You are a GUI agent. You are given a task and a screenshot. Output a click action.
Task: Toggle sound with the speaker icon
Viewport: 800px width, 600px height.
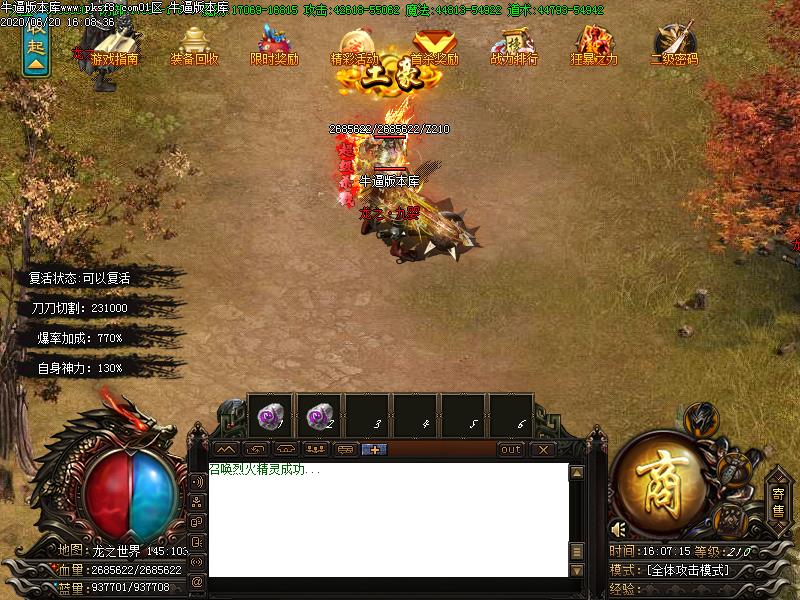(x=619, y=529)
